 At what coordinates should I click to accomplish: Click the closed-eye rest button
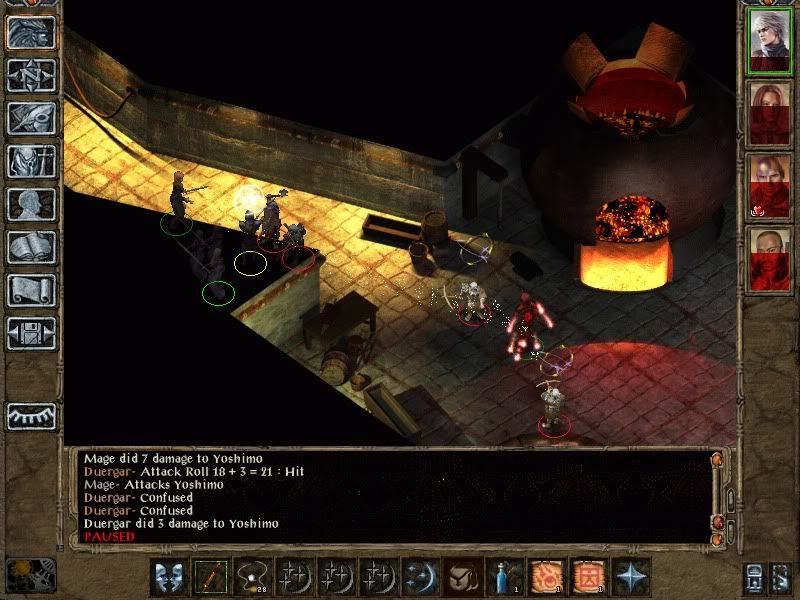[x=30, y=415]
